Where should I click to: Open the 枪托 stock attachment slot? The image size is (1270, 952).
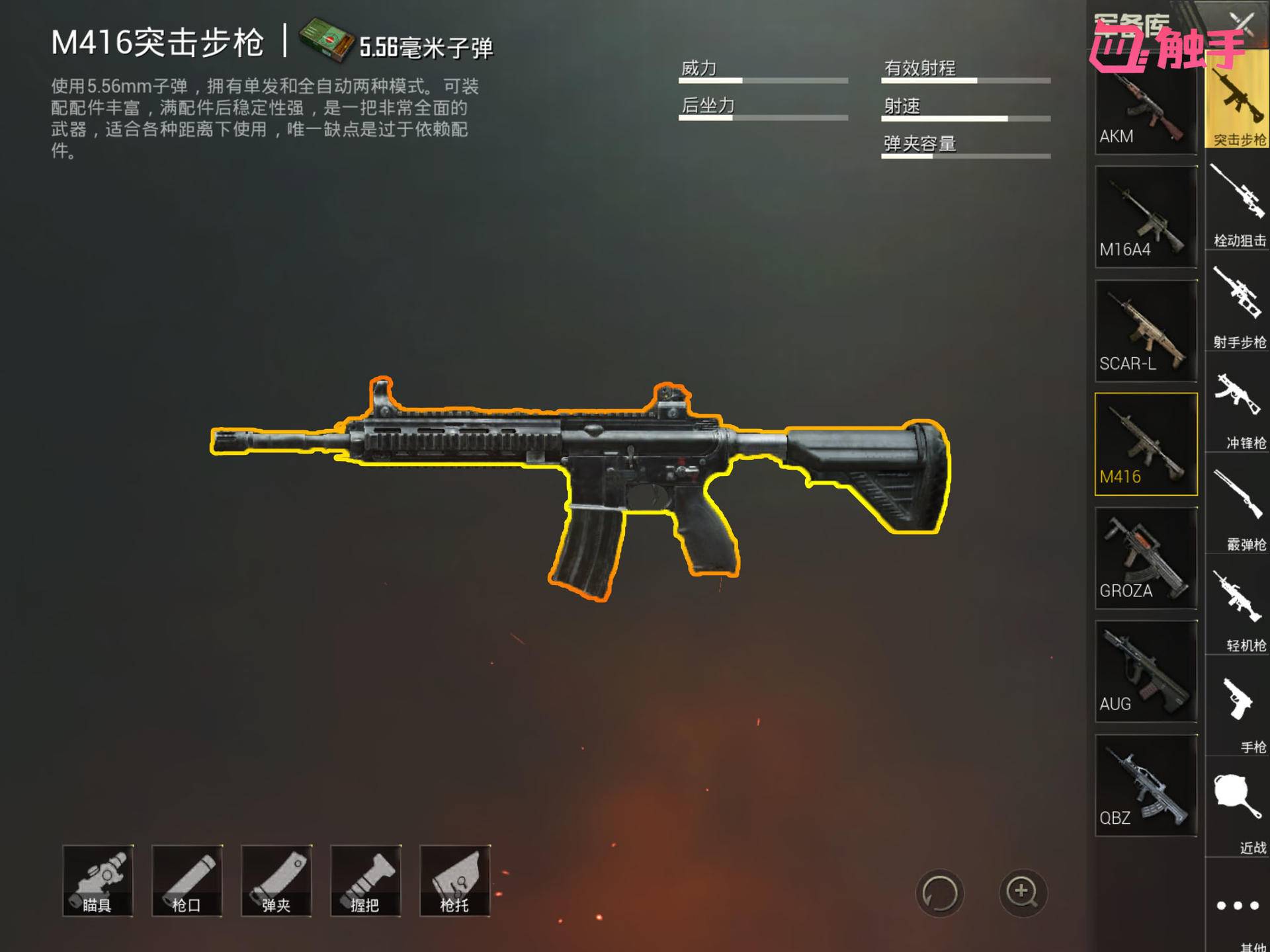coord(454,881)
